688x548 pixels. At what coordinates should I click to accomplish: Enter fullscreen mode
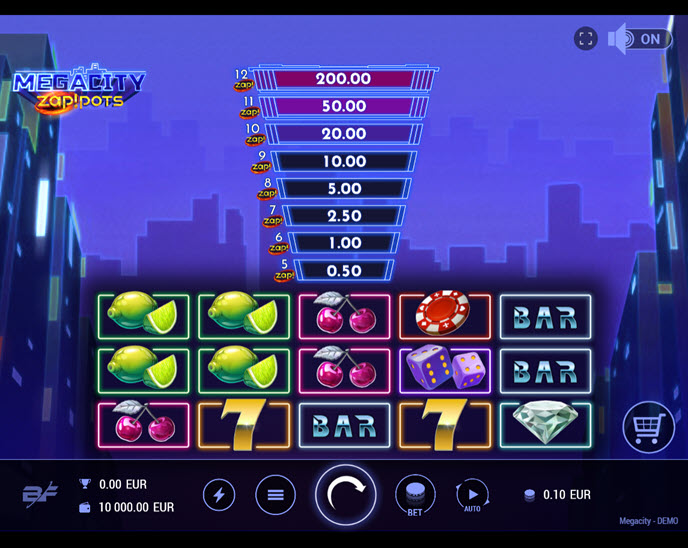586,39
